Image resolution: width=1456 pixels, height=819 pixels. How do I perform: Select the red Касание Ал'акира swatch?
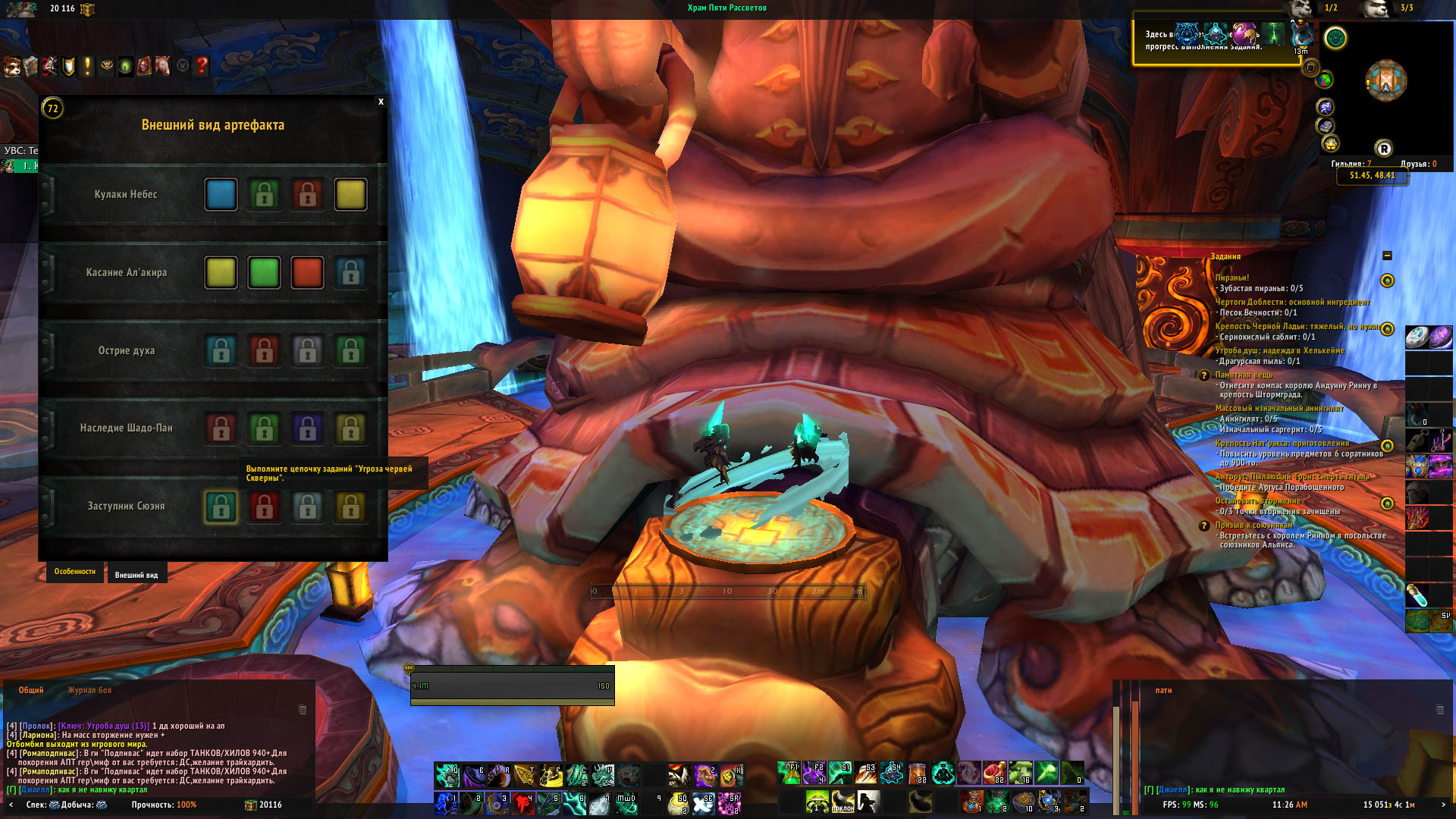(x=307, y=272)
